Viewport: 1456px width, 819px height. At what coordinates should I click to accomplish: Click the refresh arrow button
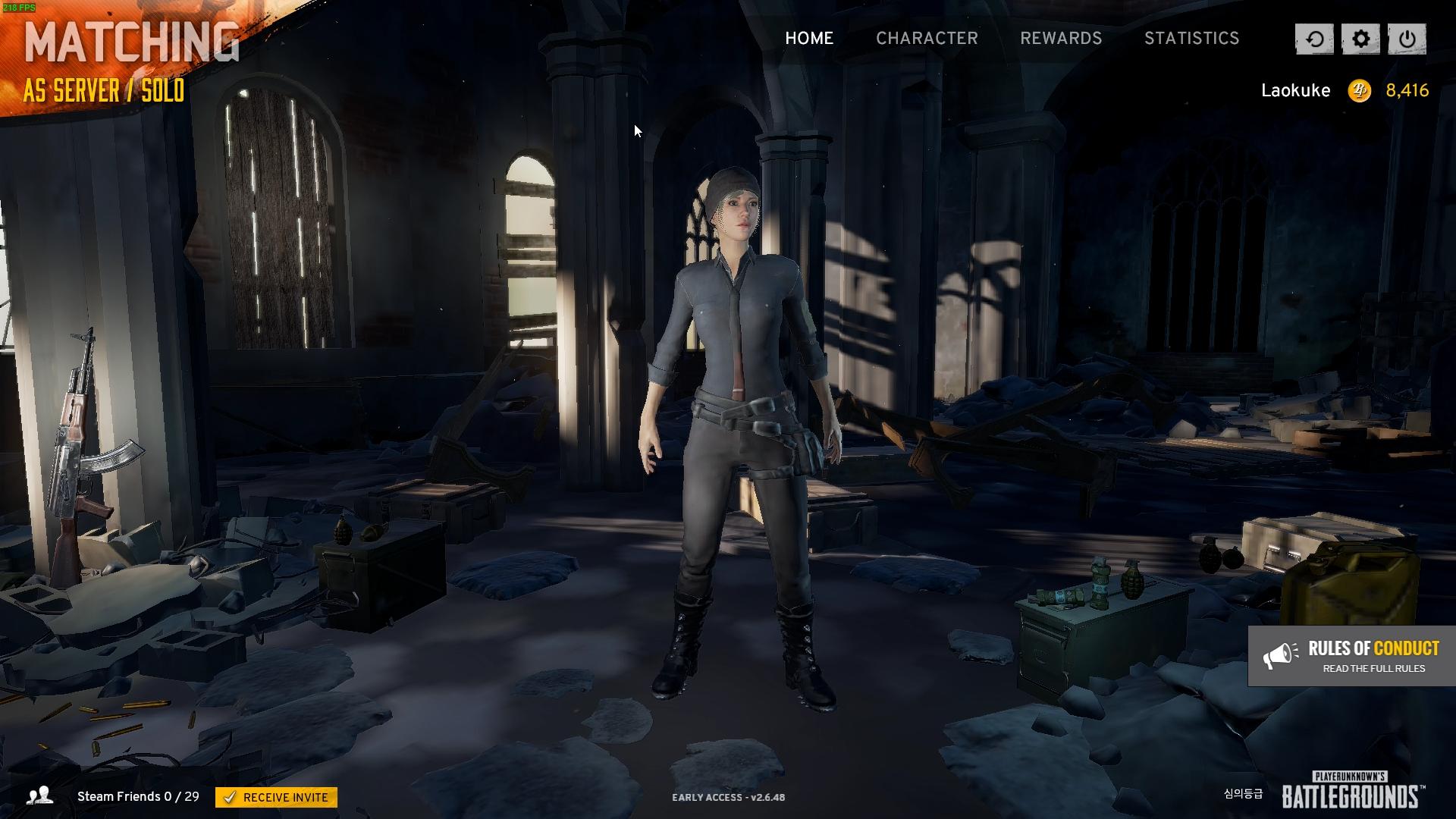[1314, 39]
